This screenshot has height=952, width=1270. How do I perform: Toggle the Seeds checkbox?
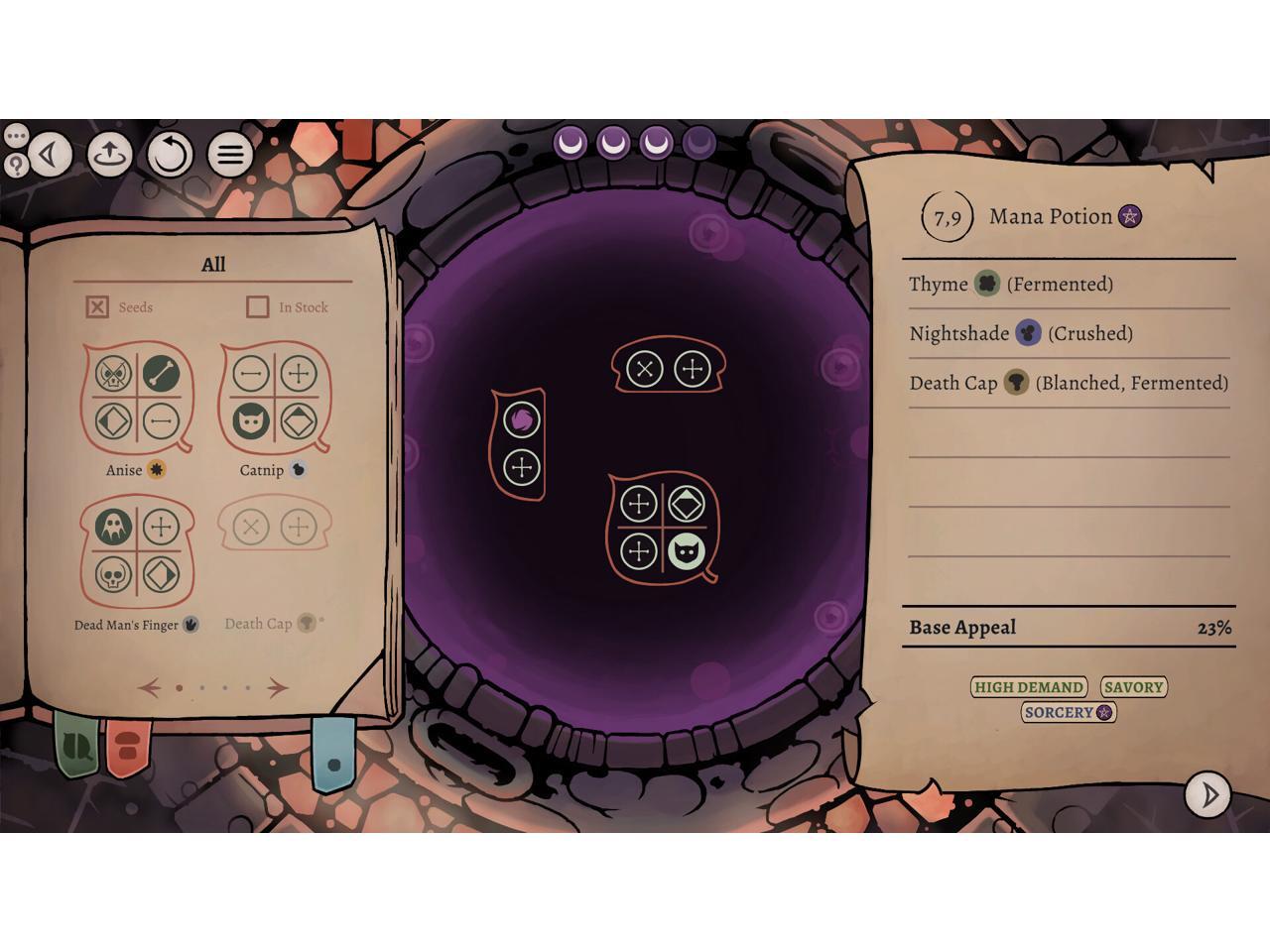coord(97,307)
